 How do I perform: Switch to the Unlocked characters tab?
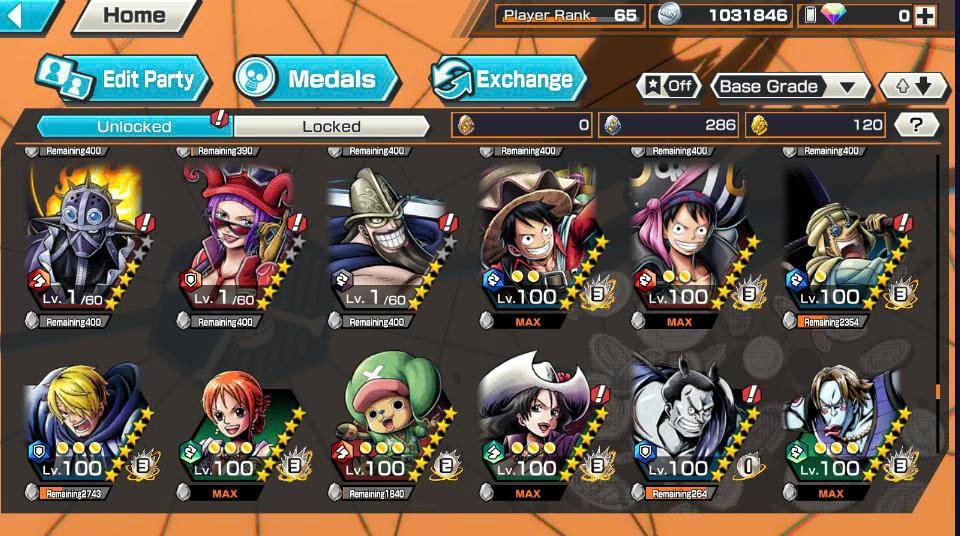[x=134, y=126]
